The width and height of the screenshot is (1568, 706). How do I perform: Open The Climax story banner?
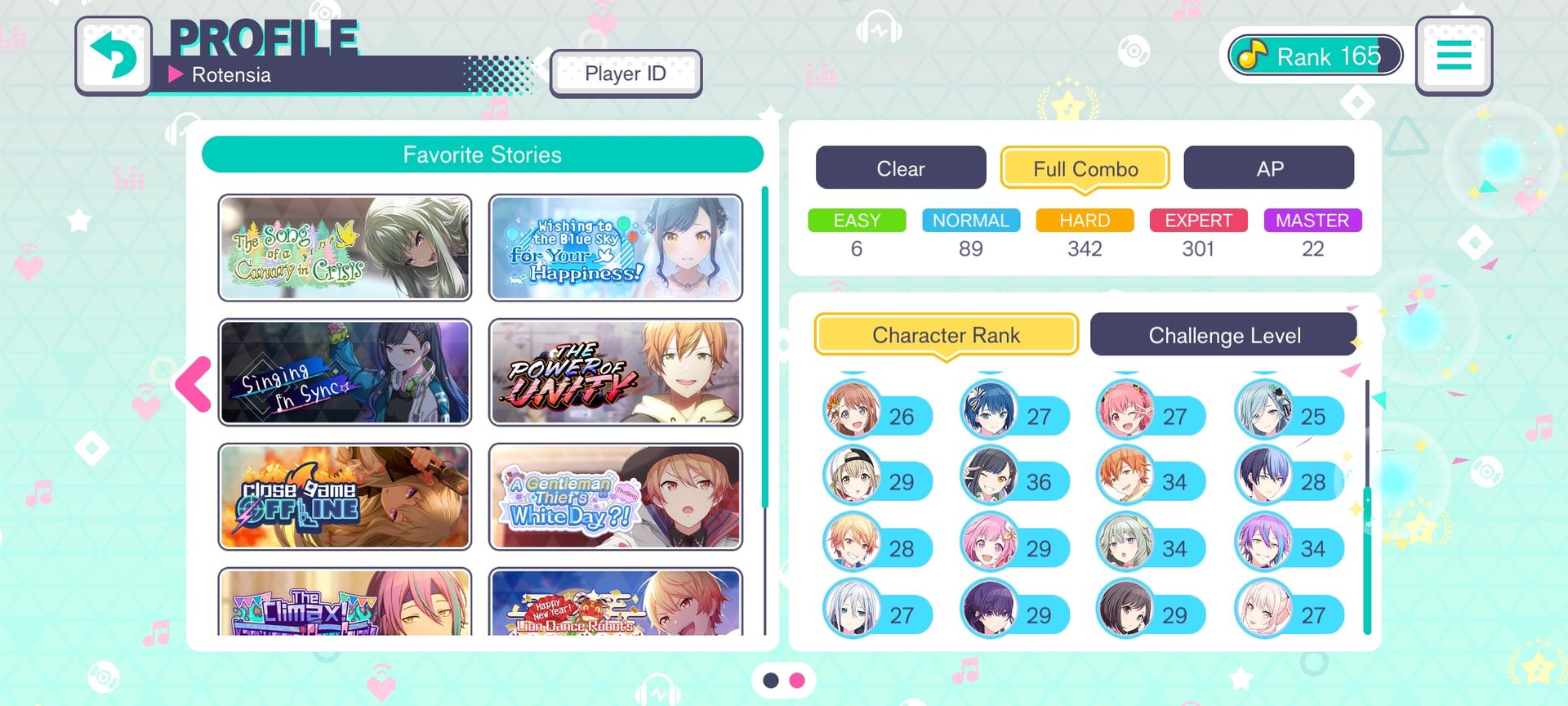345,603
